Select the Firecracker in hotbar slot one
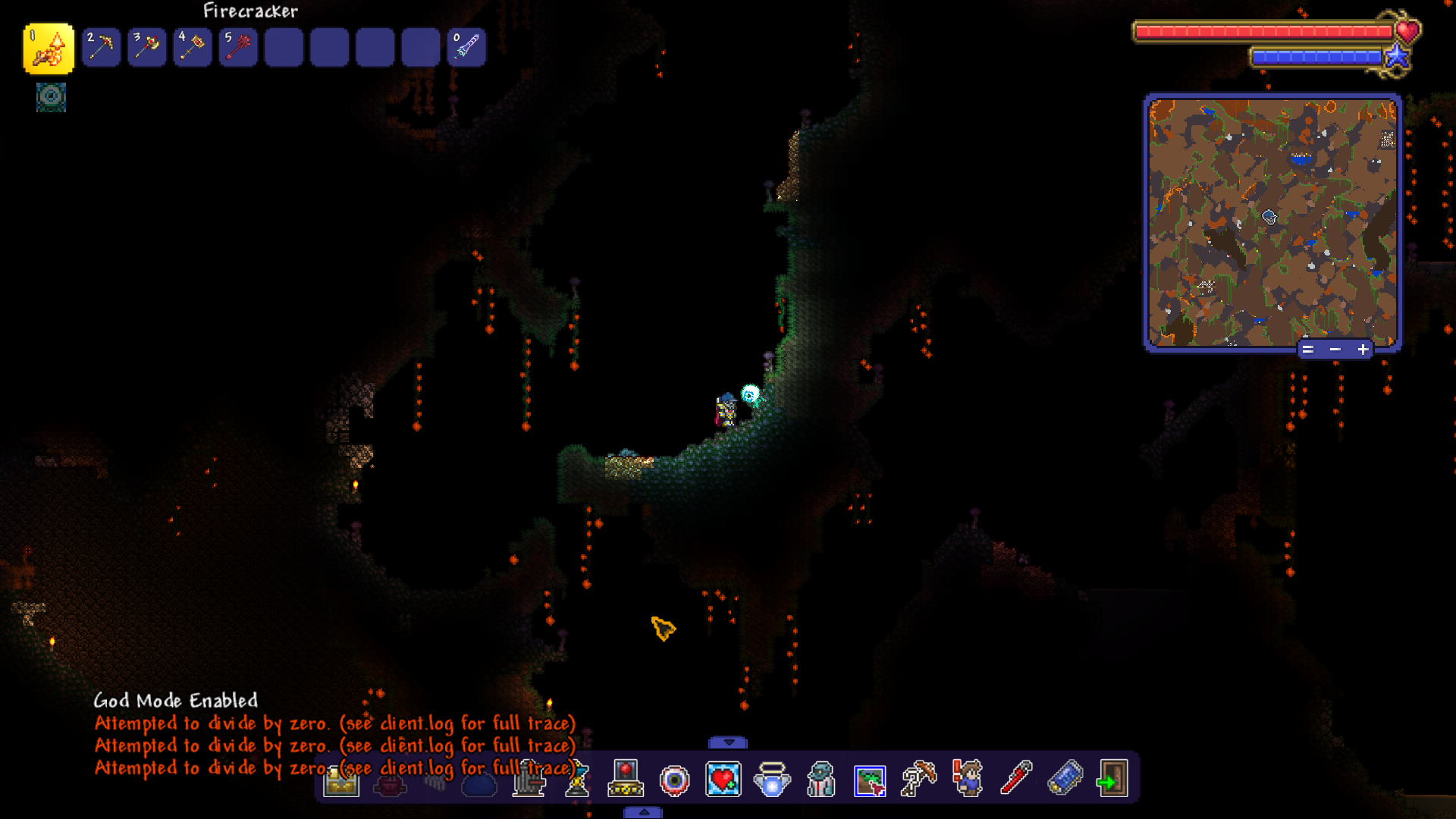 click(x=48, y=47)
